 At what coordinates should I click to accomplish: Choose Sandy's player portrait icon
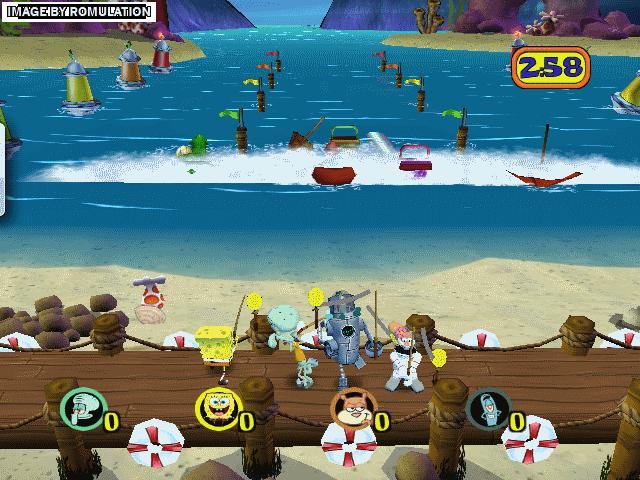point(349,408)
